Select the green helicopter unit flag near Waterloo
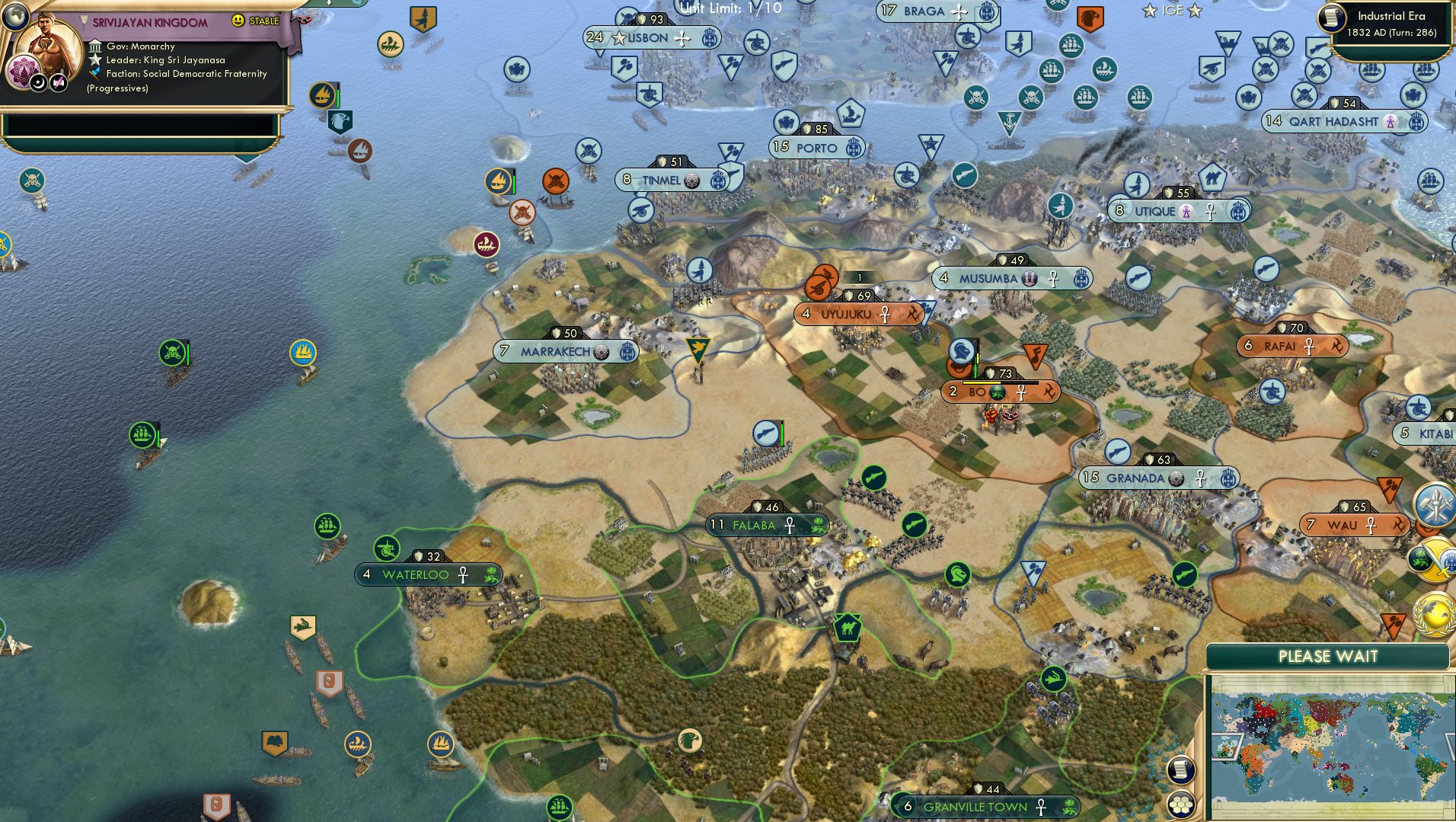The image size is (1456, 822). tap(388, 546)
